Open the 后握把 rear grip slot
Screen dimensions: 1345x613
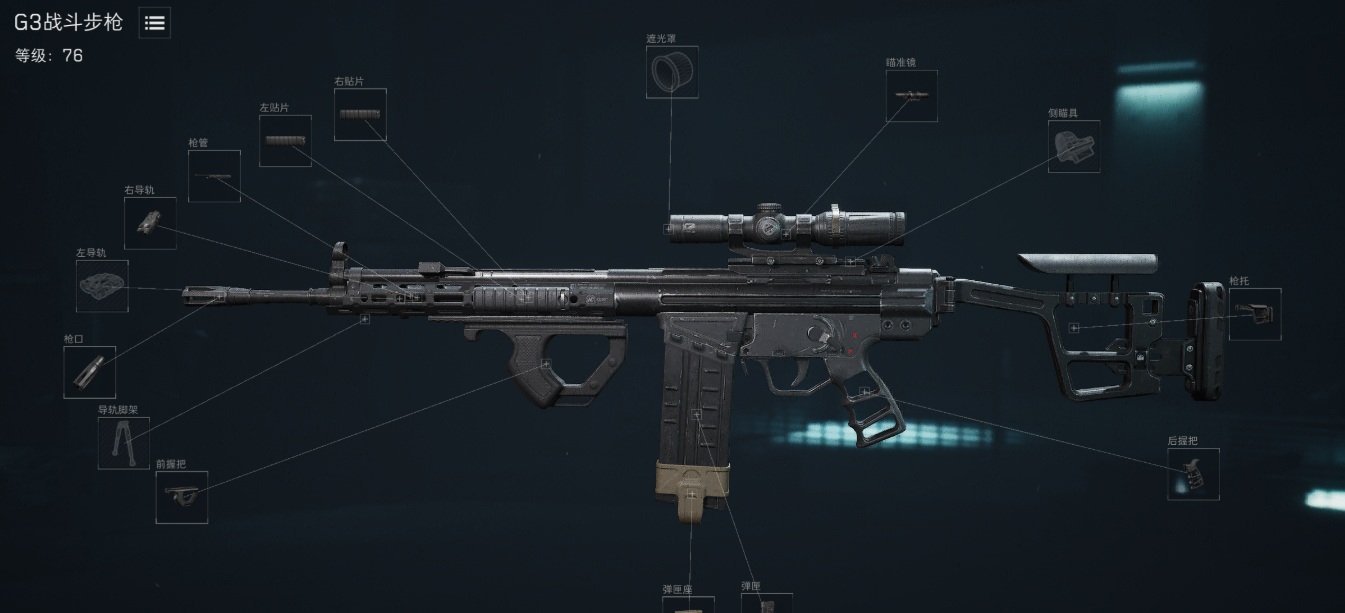coord(1193,474)
